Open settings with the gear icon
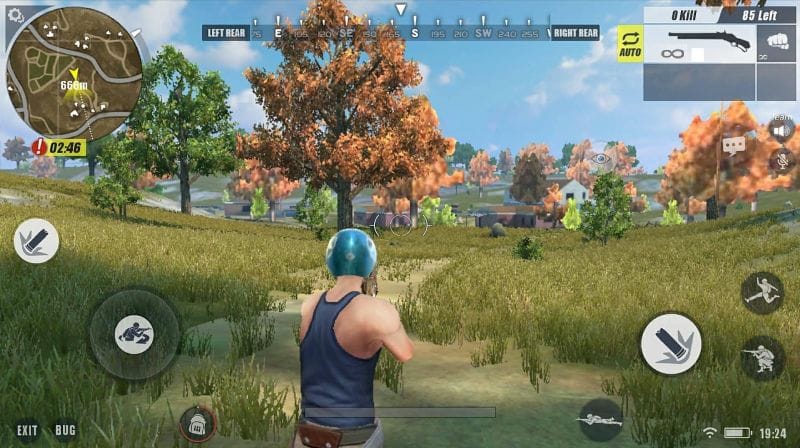 coord(14,16)
